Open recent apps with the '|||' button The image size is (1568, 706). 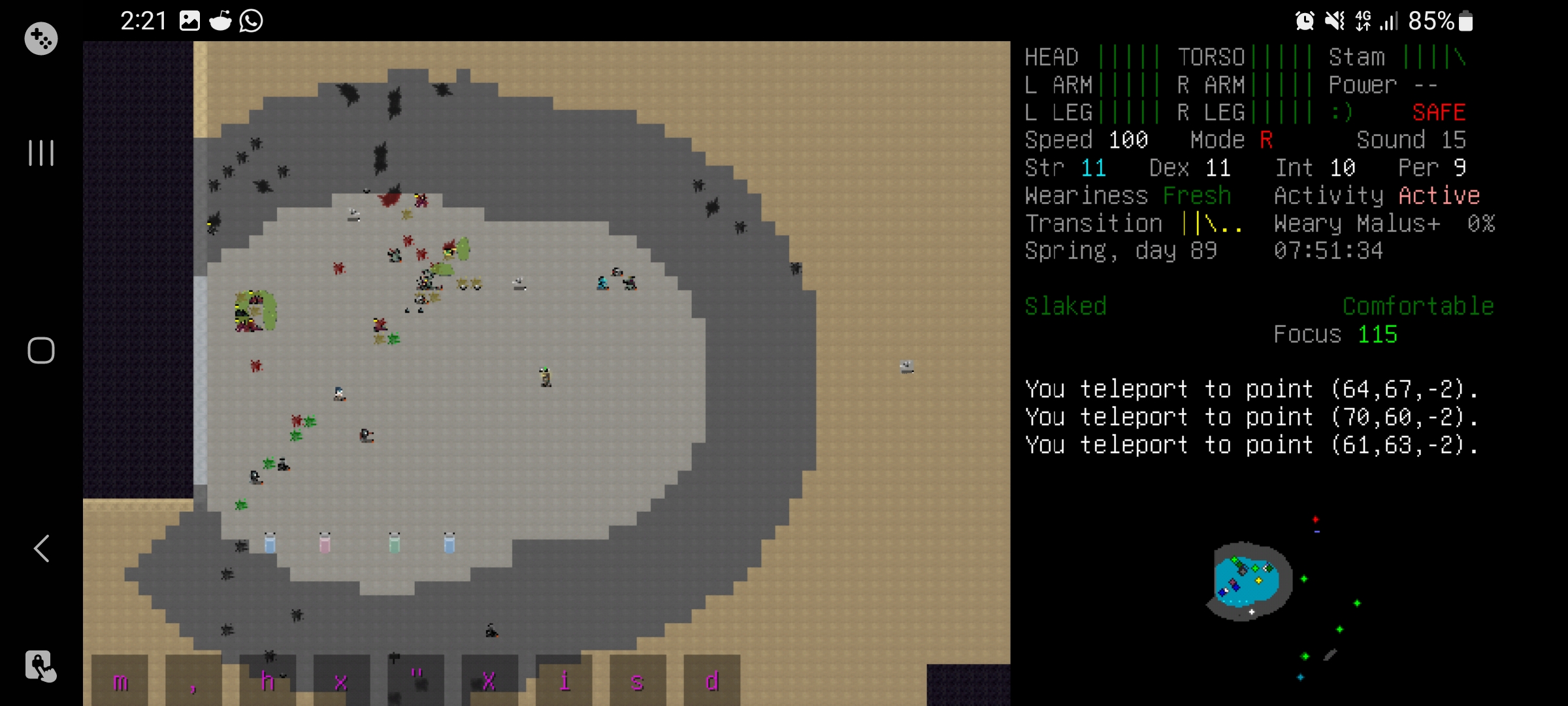[x=41, y=154]
